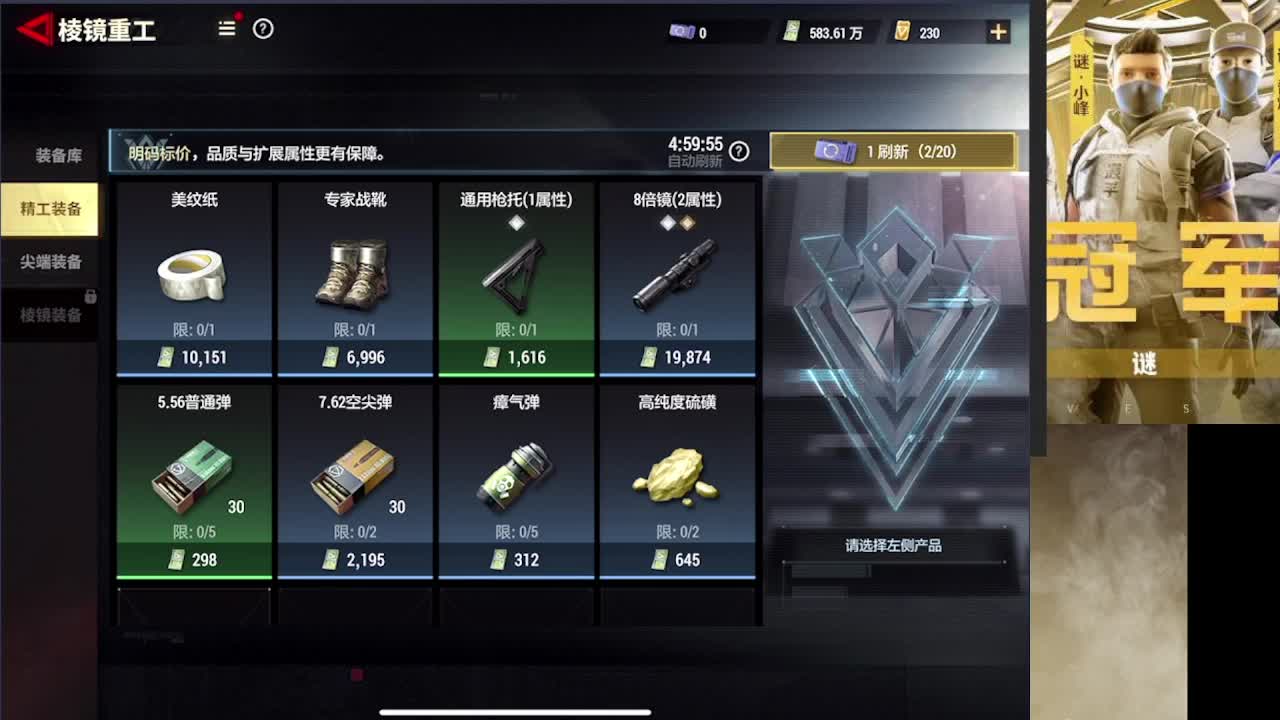Switch to the 装备库 tab

click(x=48, y=155)
